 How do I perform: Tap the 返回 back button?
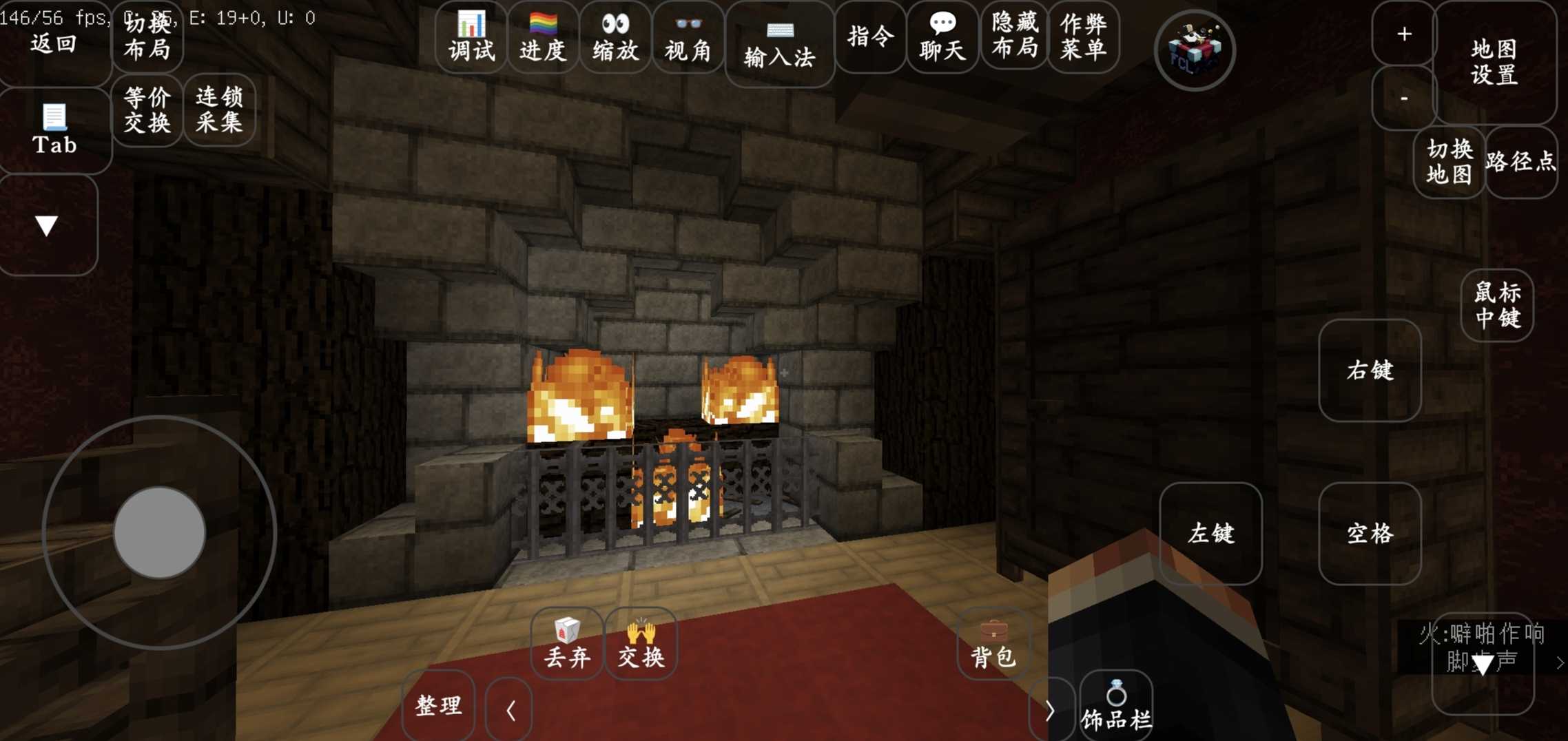click(54, 45)
